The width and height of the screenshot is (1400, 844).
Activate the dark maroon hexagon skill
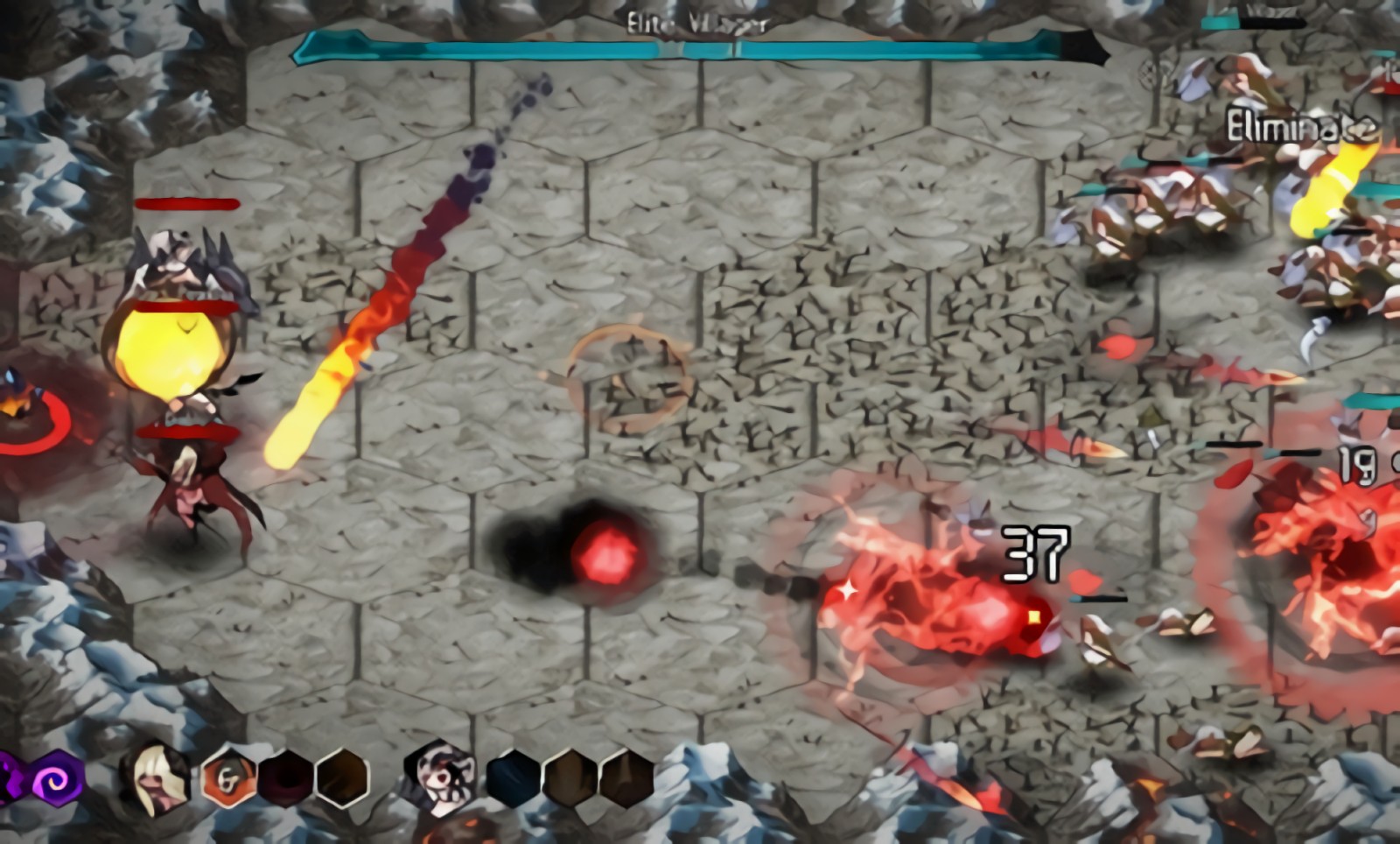(285, 778)
